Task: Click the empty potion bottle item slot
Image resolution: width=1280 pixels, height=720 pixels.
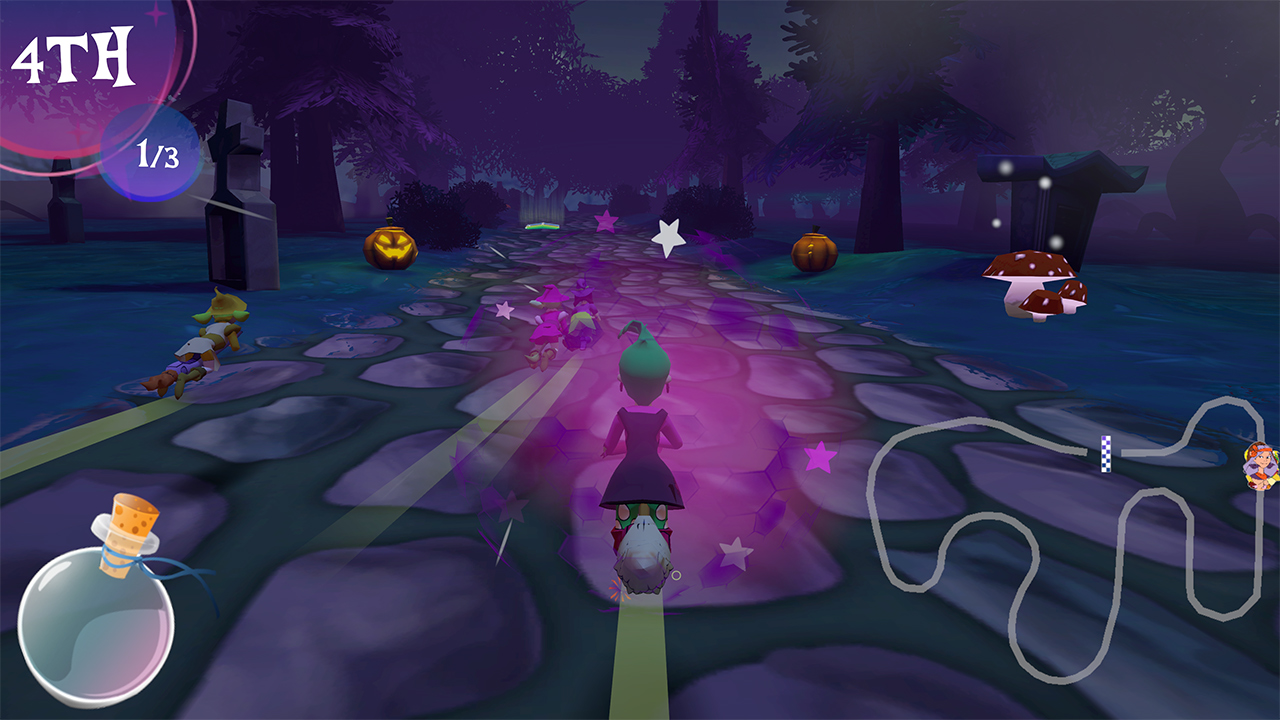Action: click(97, 615)
